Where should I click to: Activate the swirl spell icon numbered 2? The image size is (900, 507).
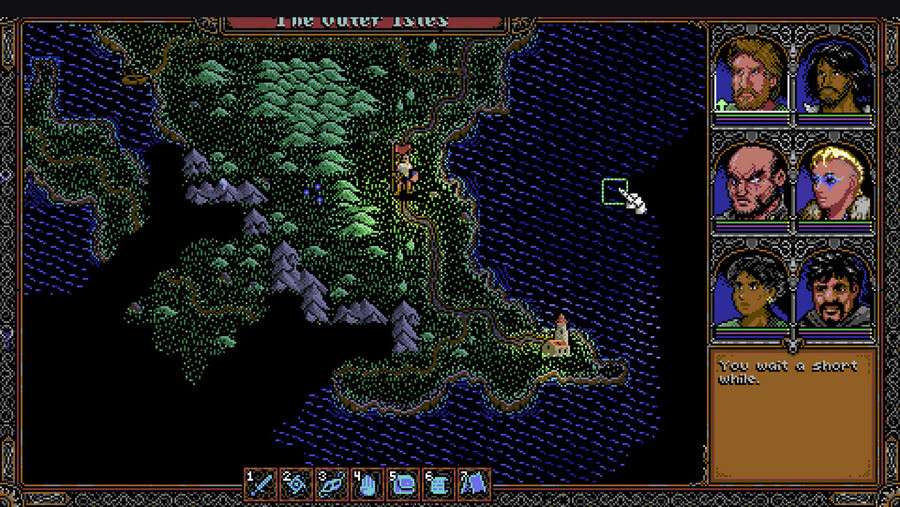click(x=297, y=485)
